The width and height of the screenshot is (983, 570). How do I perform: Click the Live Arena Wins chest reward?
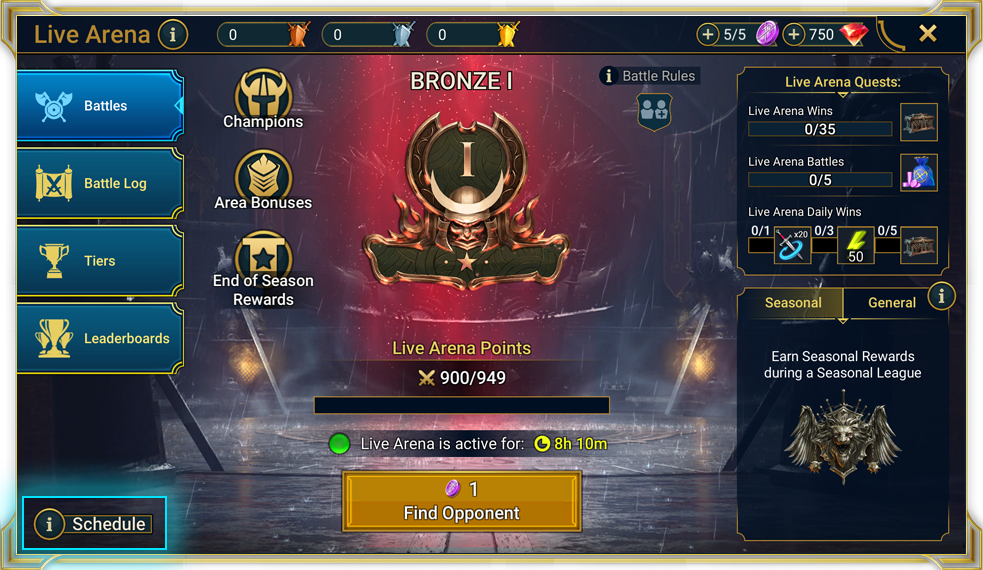tap(918, 122)
